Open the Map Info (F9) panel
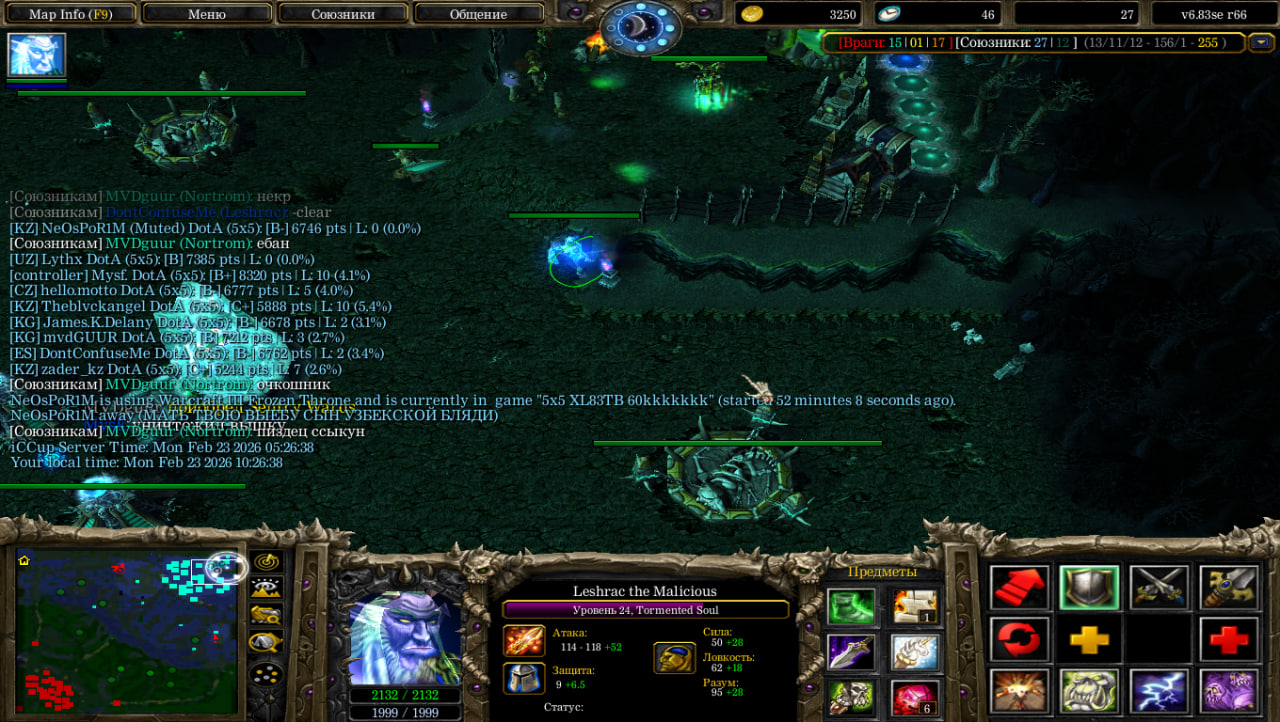 (69, 14)
